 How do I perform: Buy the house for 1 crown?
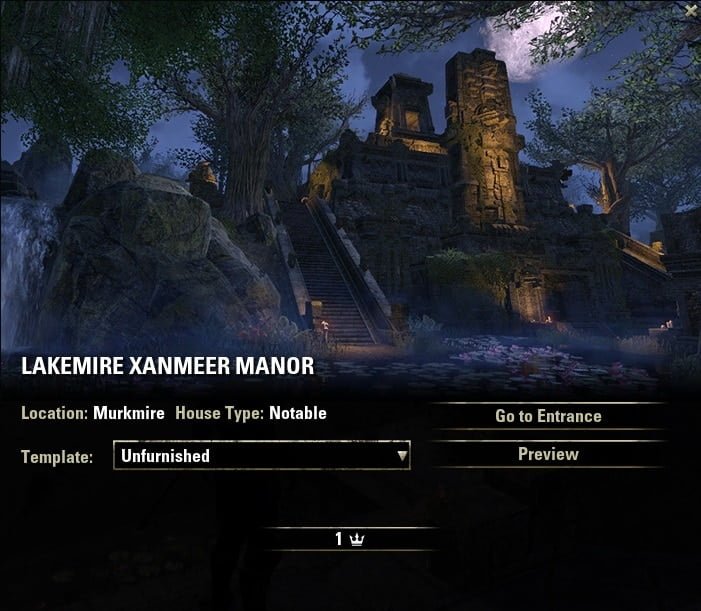pos(350,539)
